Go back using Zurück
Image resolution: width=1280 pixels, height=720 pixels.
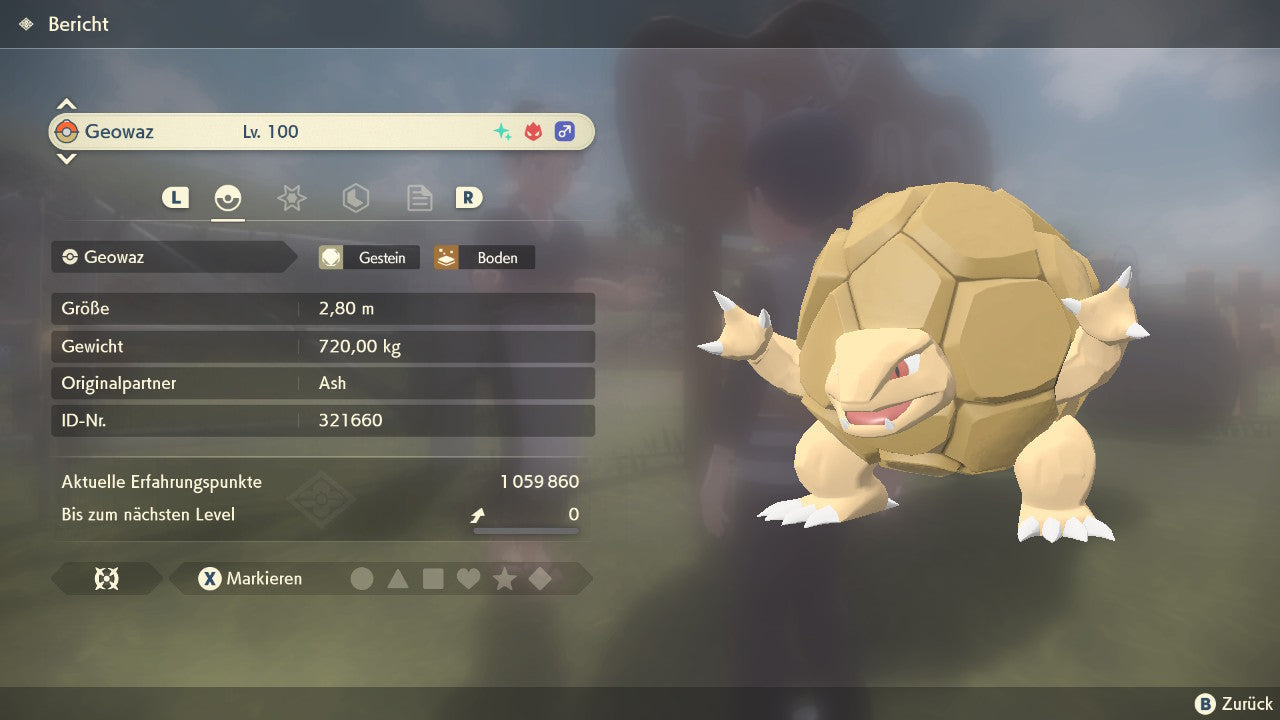(x=1234, y=704)
